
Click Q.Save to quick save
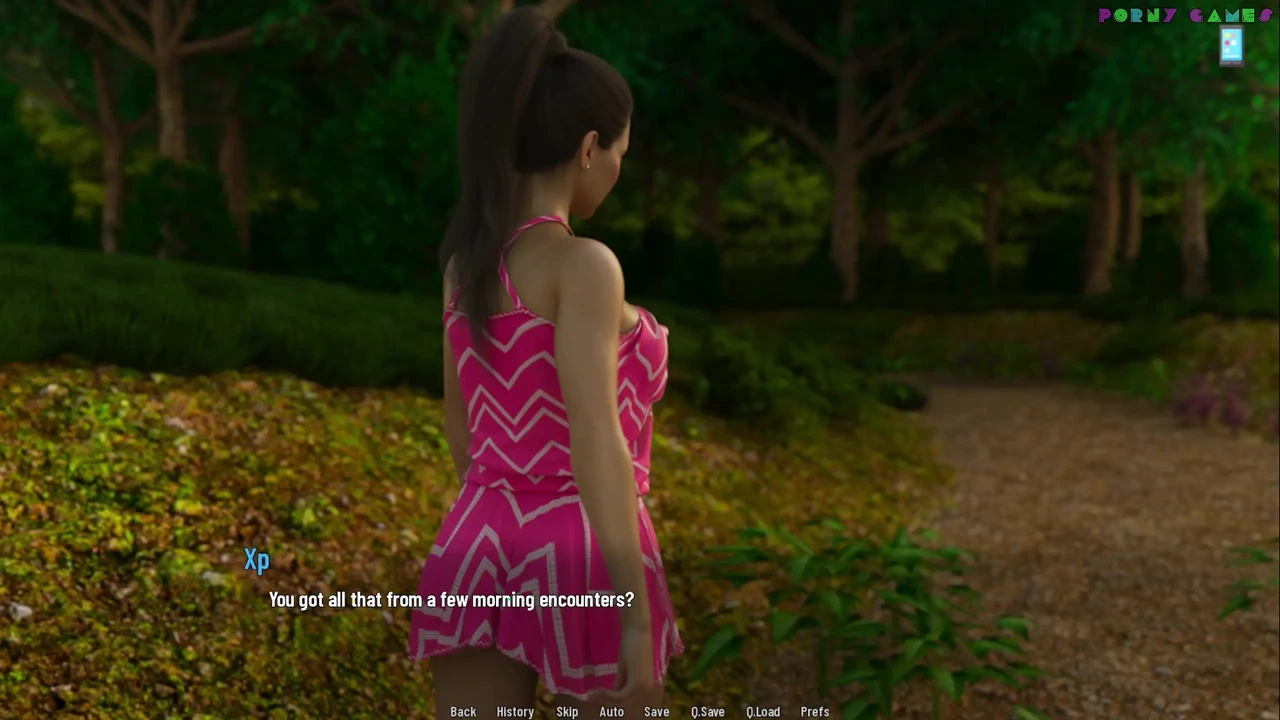click(708, 712)
